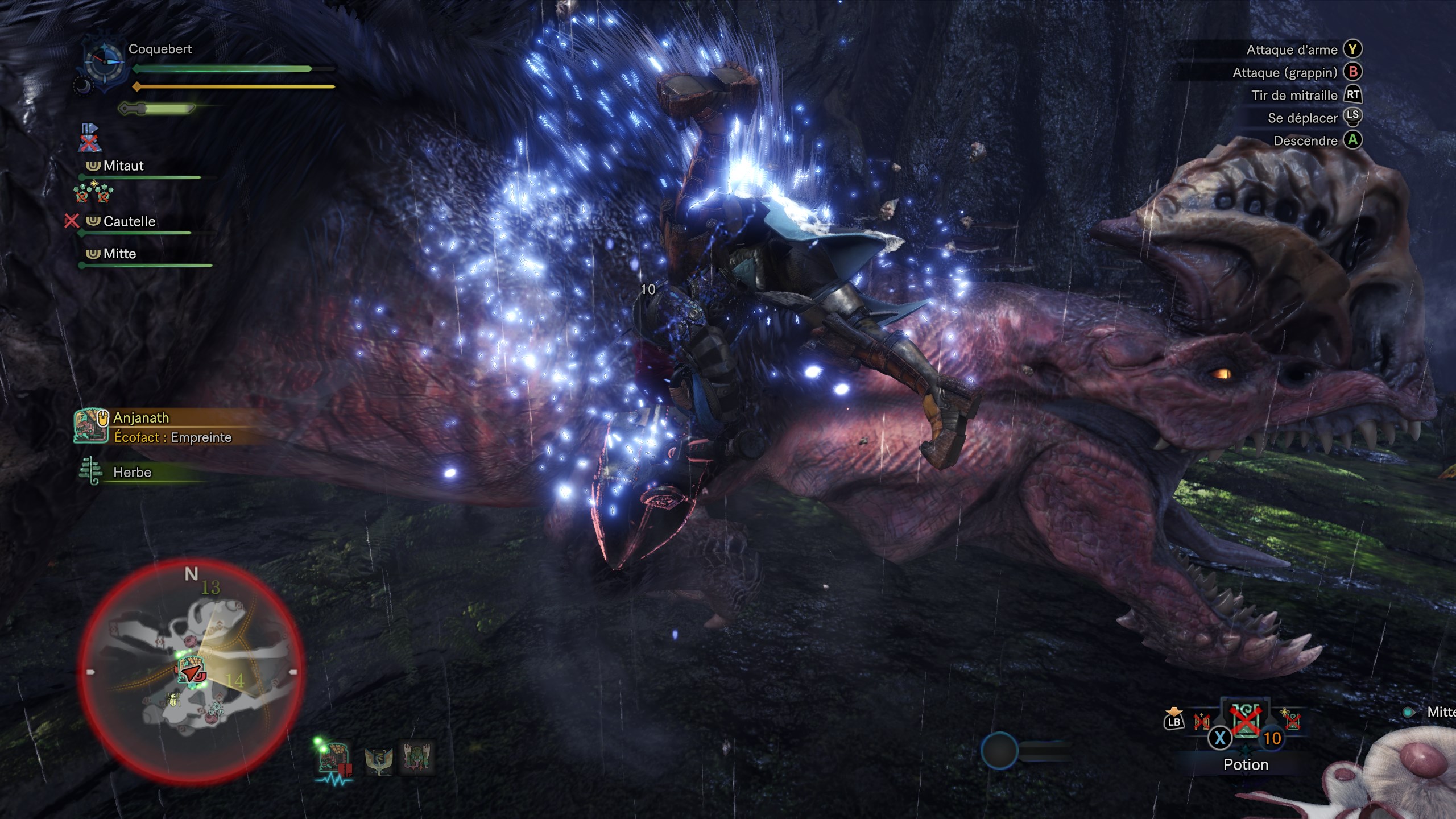1456x819 pixels.
Task: Click the winged beige monster icon
Action: 379,759
